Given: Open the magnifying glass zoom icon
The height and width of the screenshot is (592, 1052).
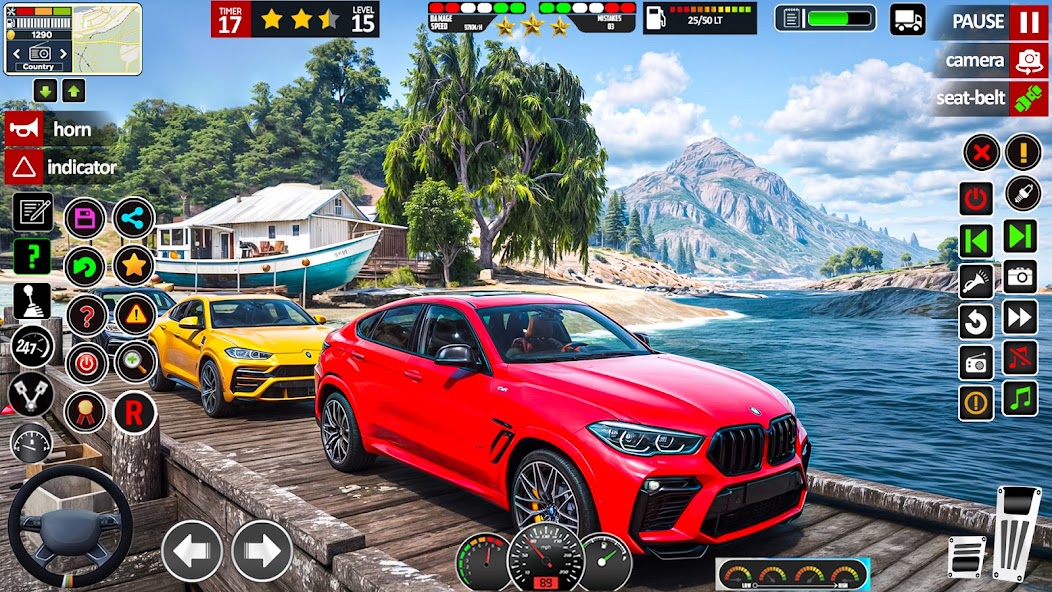Looking at the screenshot, I should click(x=134, y=363).
